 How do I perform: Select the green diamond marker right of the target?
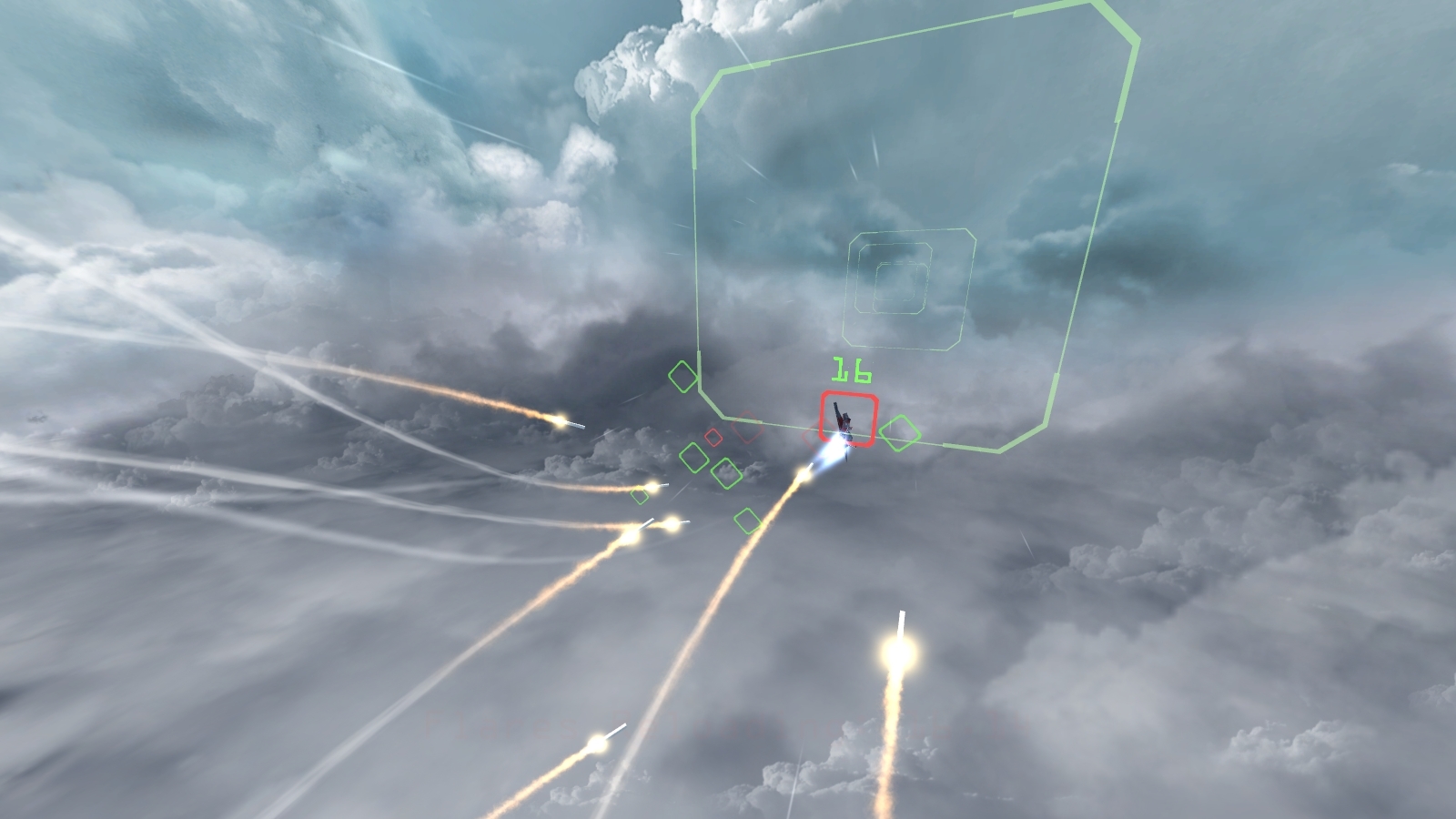(902, 433)
